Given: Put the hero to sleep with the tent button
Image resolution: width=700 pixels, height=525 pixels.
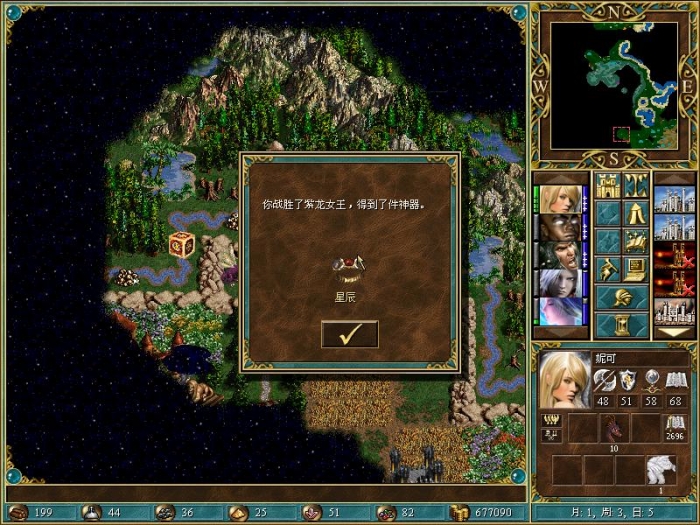Looking at the screenshot, I should [x=636, y=213].
